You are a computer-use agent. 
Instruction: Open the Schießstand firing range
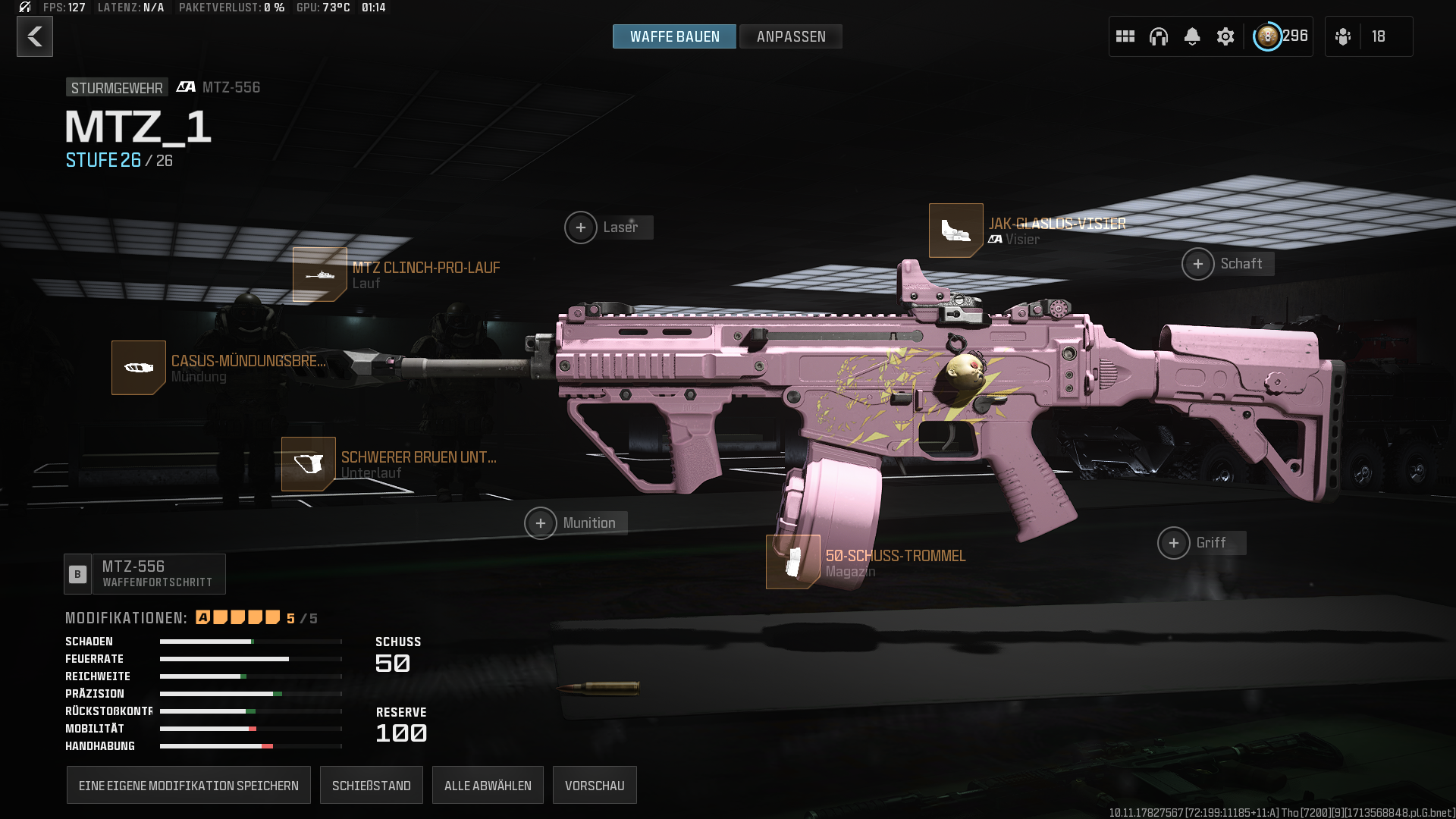coord(372,786)
